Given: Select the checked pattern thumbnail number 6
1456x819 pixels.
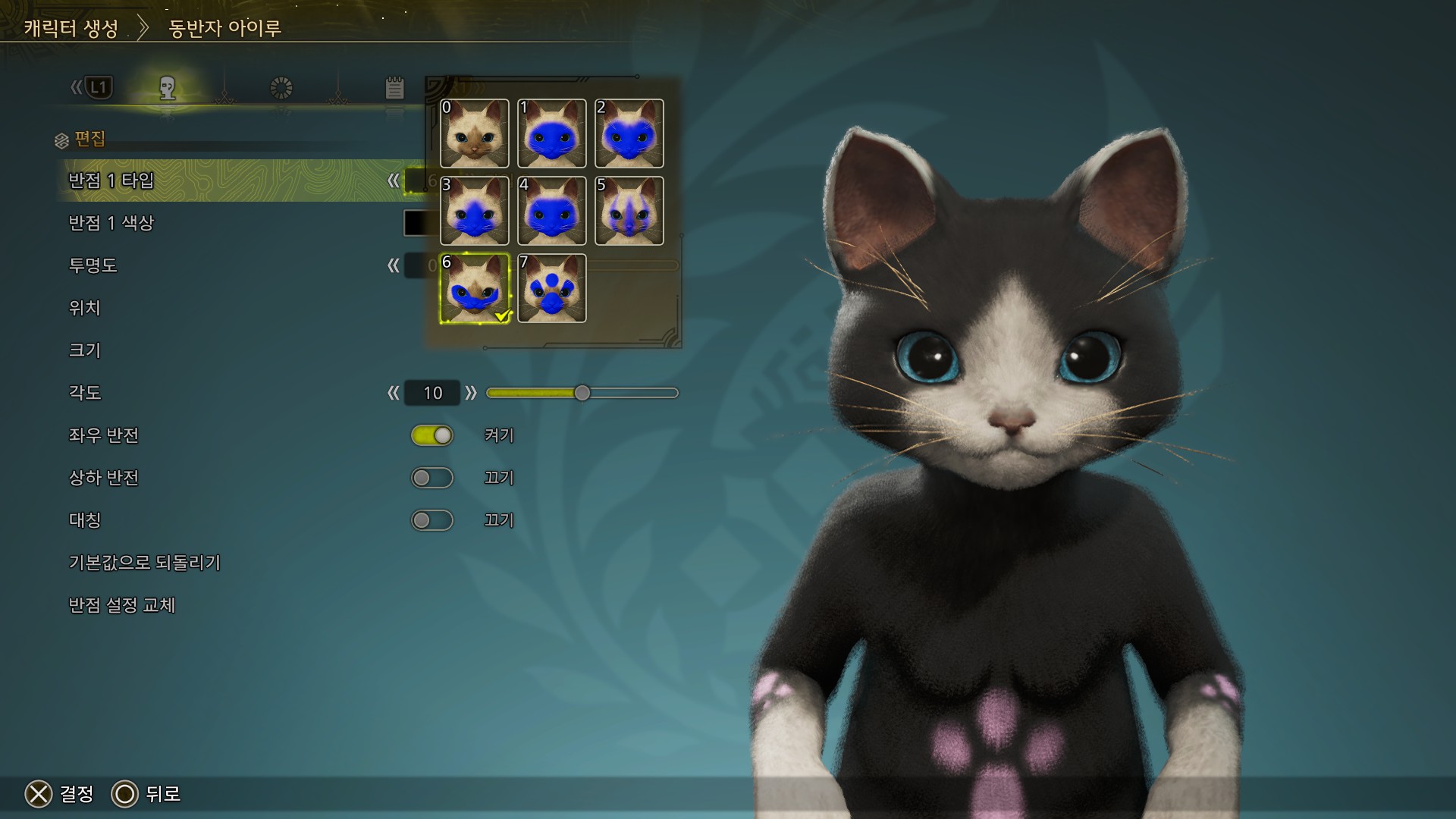Looking at the screenshot, I should [475, 288].
